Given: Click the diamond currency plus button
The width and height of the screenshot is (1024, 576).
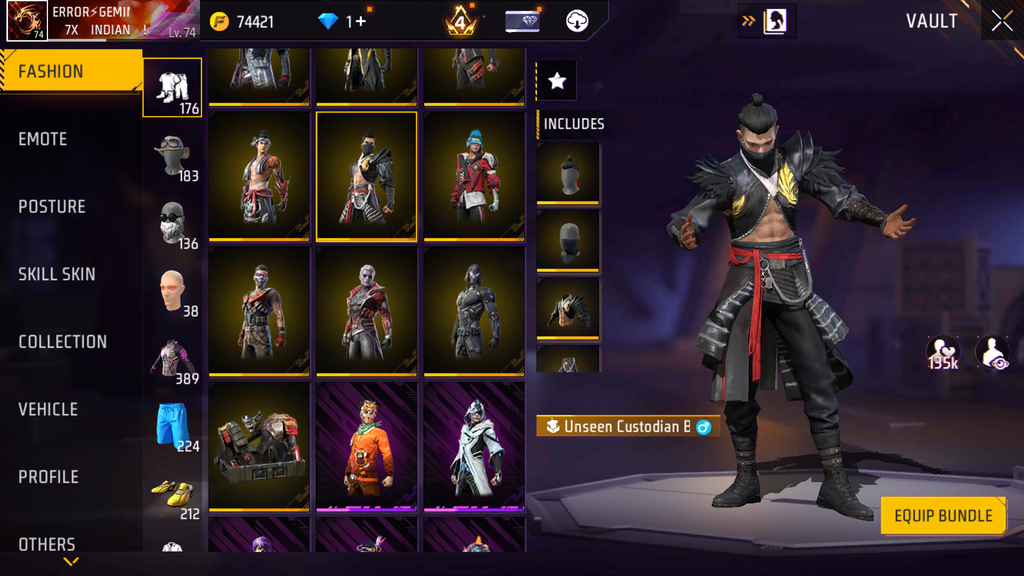Looking at the screenshot, I should [359, 21].
